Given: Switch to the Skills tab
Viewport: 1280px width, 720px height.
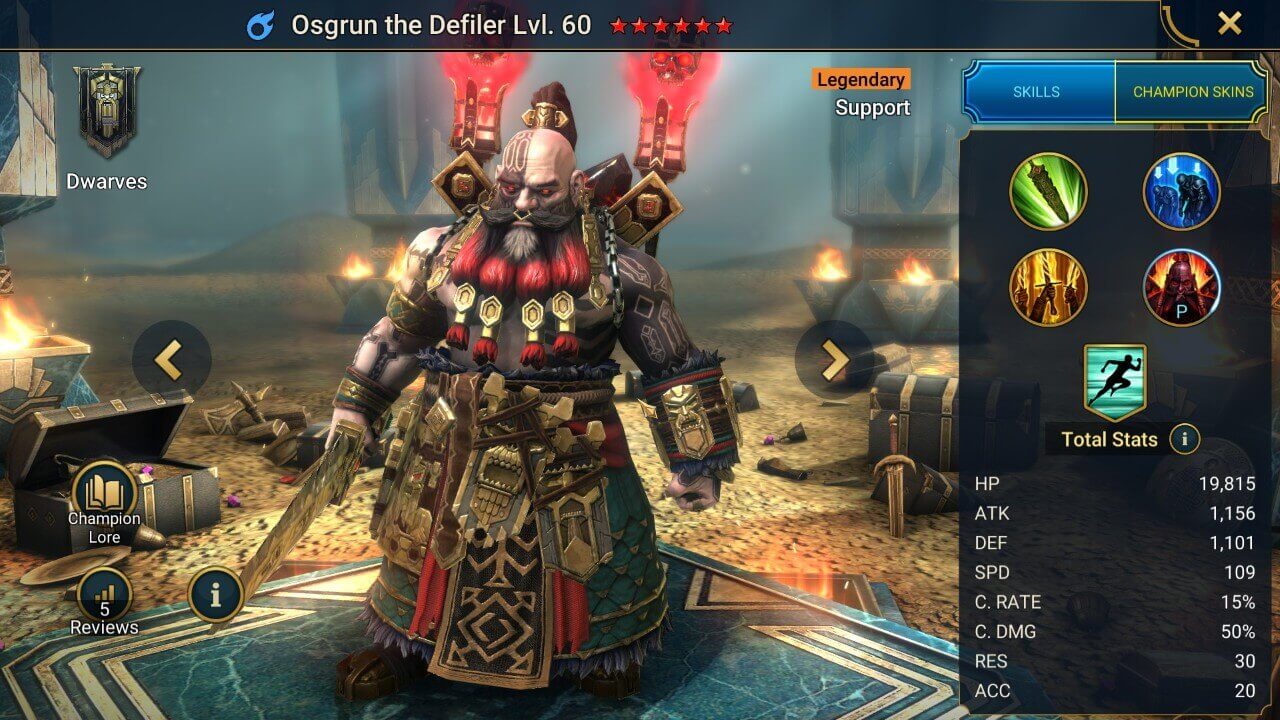Looking at the screenshot, I should 1037,92.
